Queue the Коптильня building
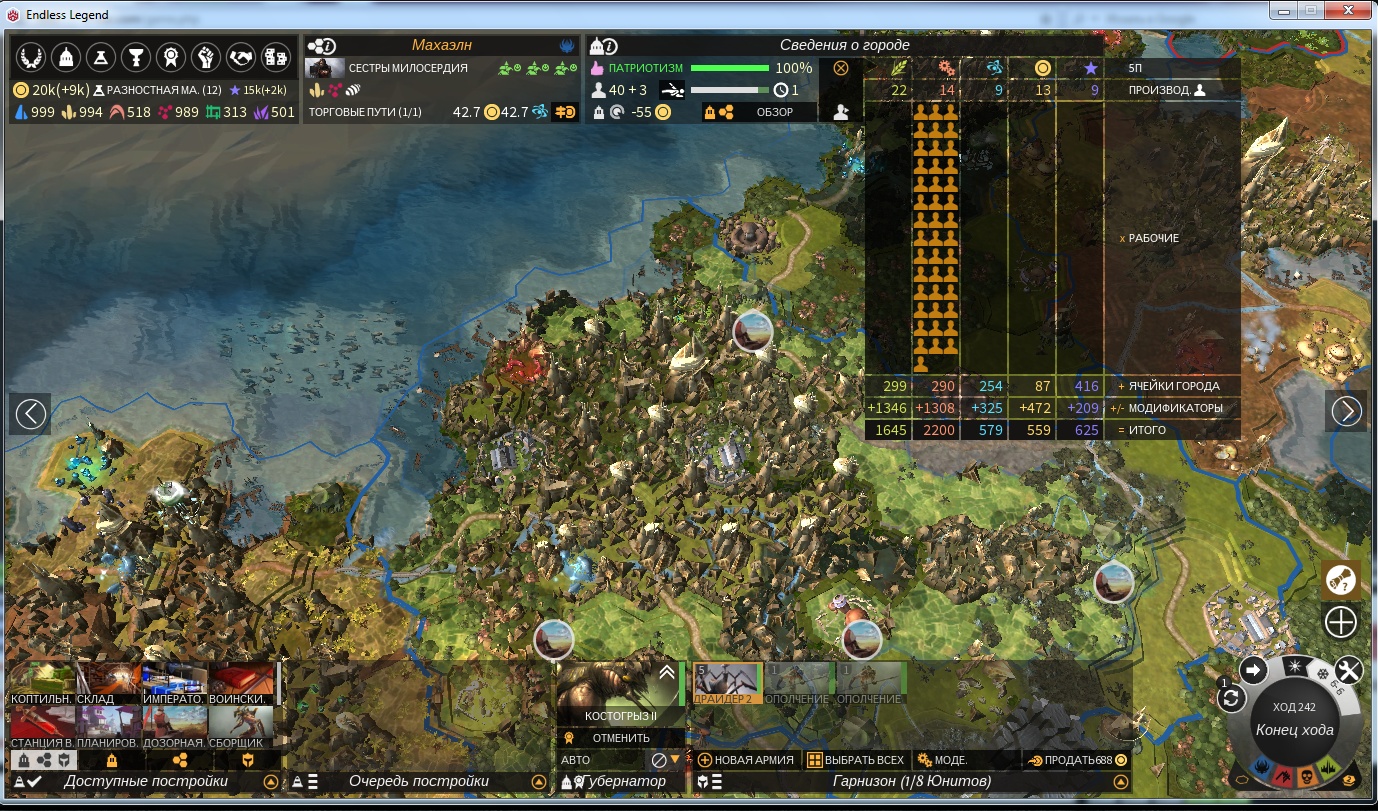The image size is (1378, 811). 41,684
